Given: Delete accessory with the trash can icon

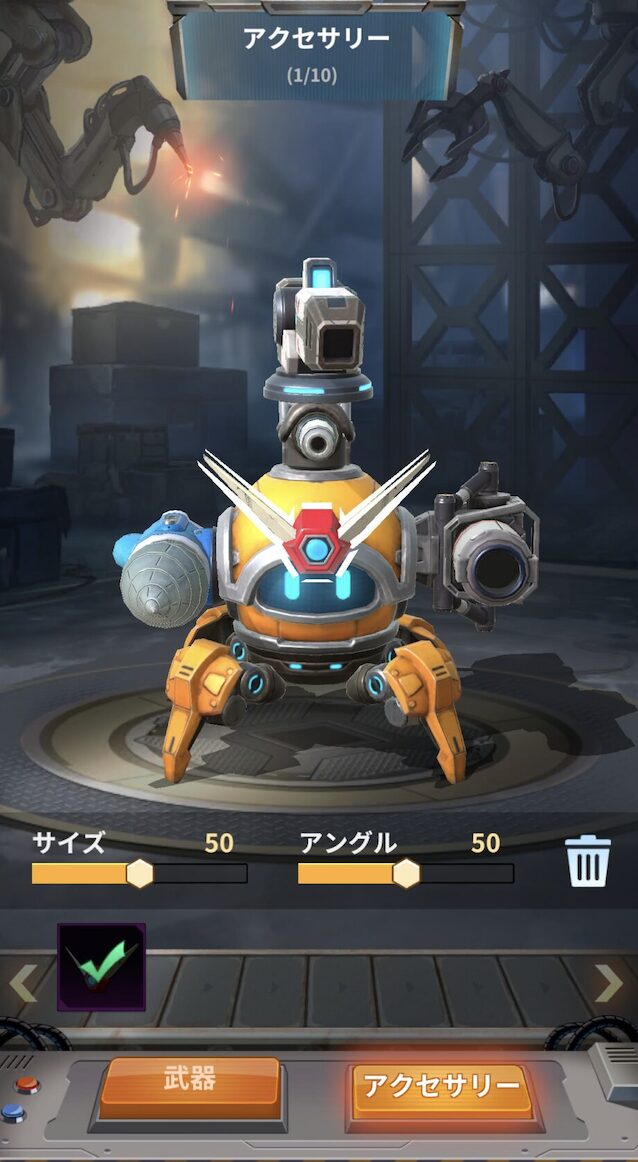Looking at the screenshot, I should [x=588, y=861].
